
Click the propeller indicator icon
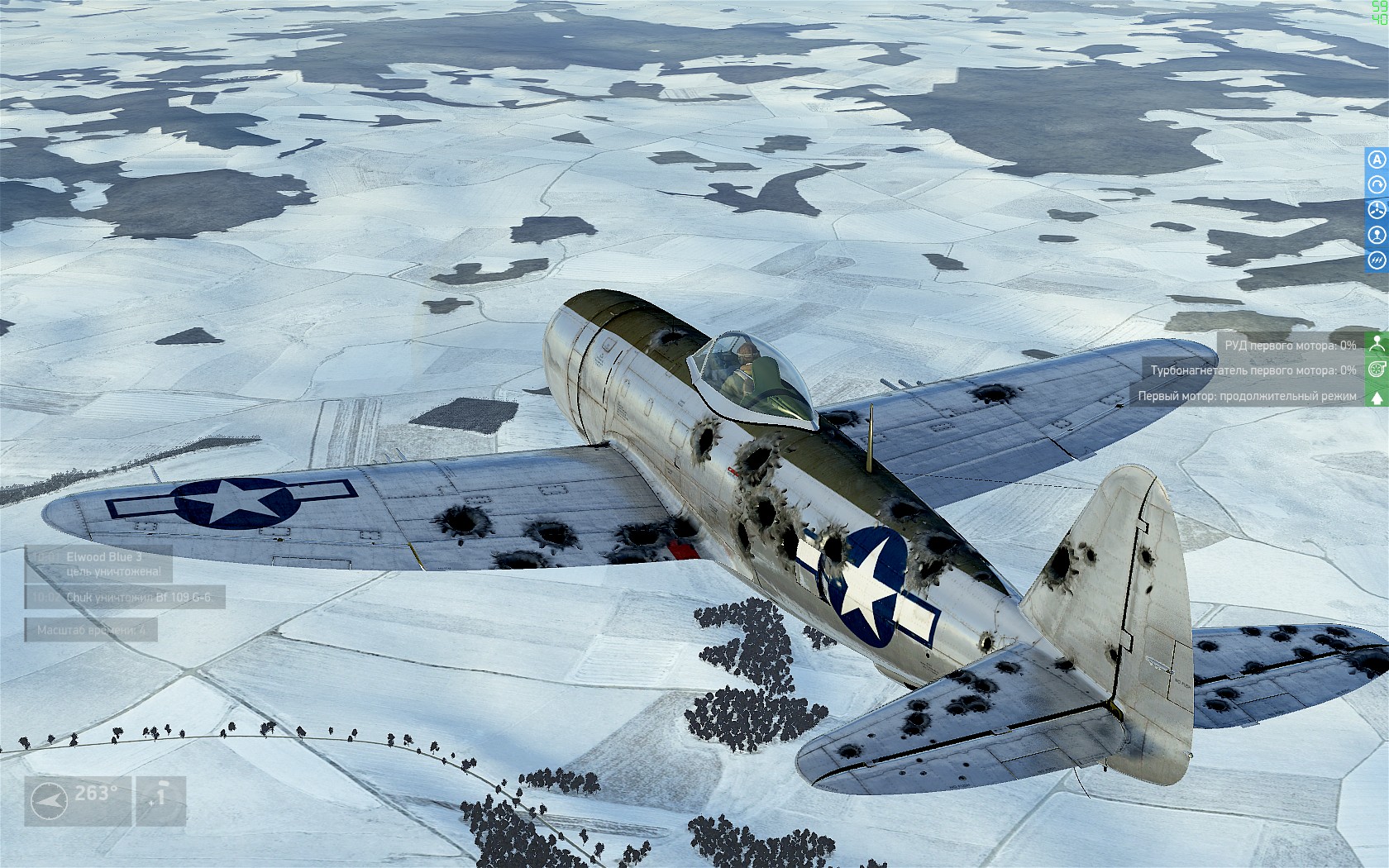(x=1377, y=210)
